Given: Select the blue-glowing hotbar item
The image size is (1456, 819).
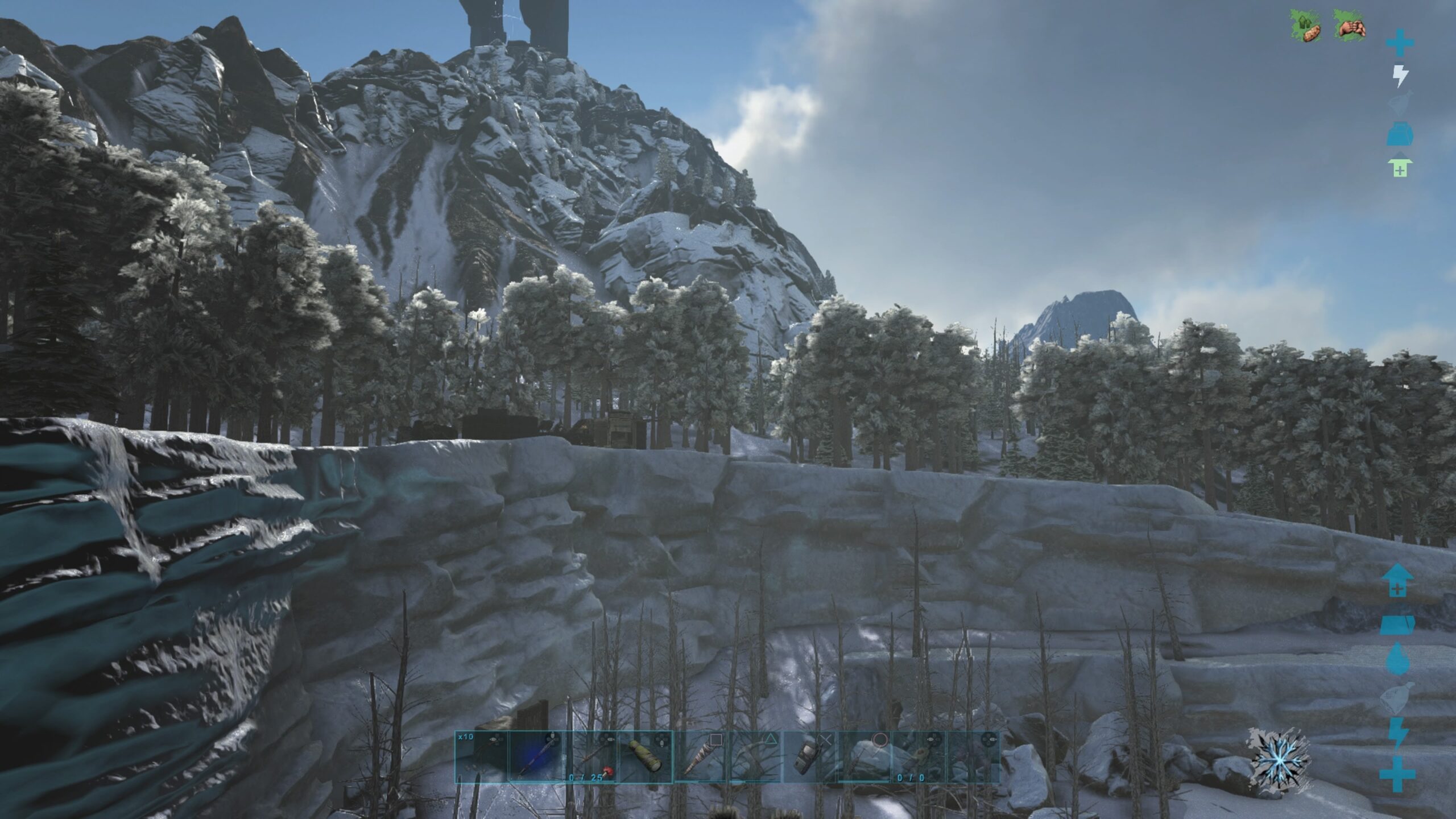Looking at the screenshot, I should [536, 757].
